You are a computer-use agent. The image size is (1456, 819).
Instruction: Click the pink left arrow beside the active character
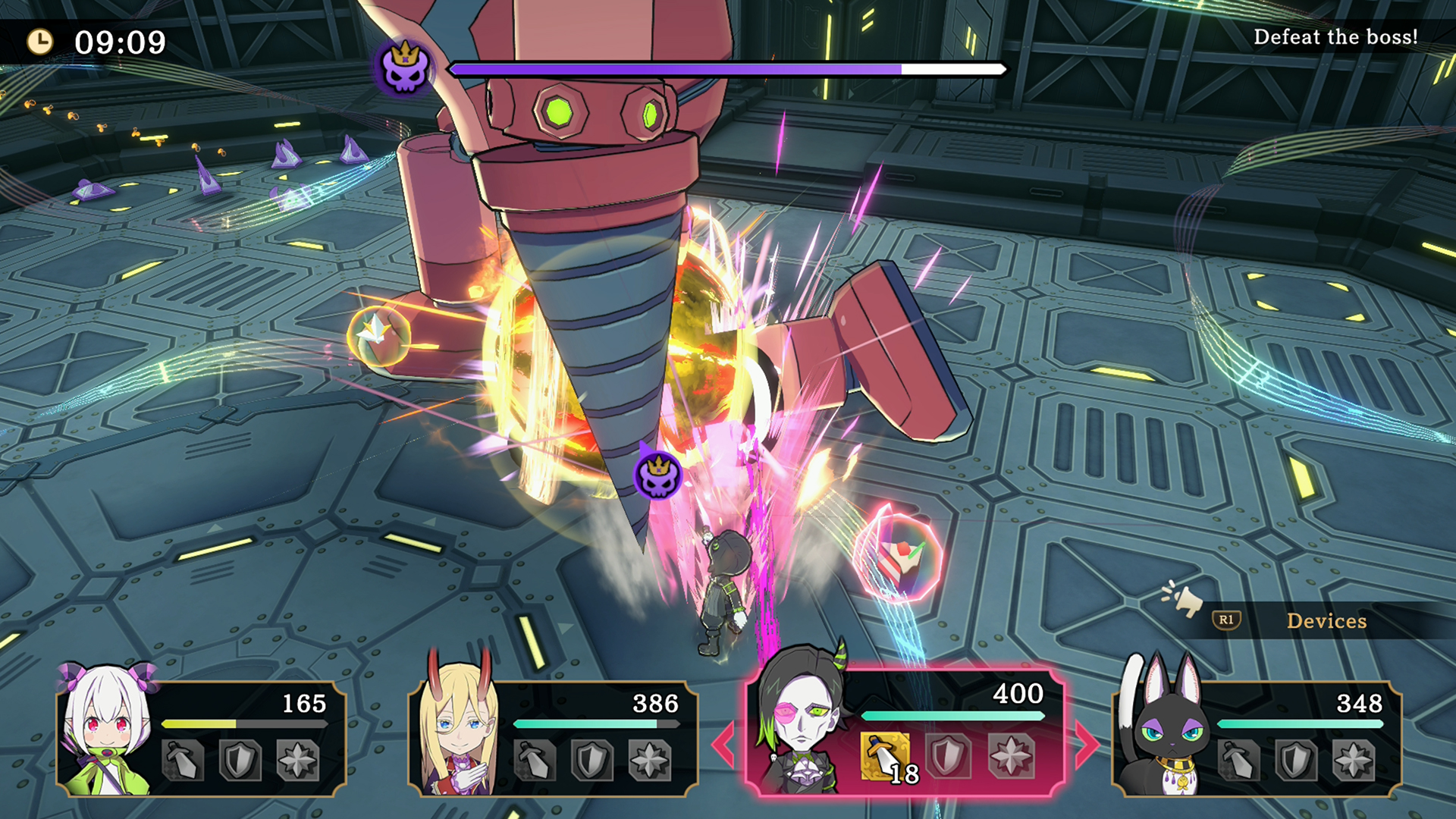coord(723,745)
